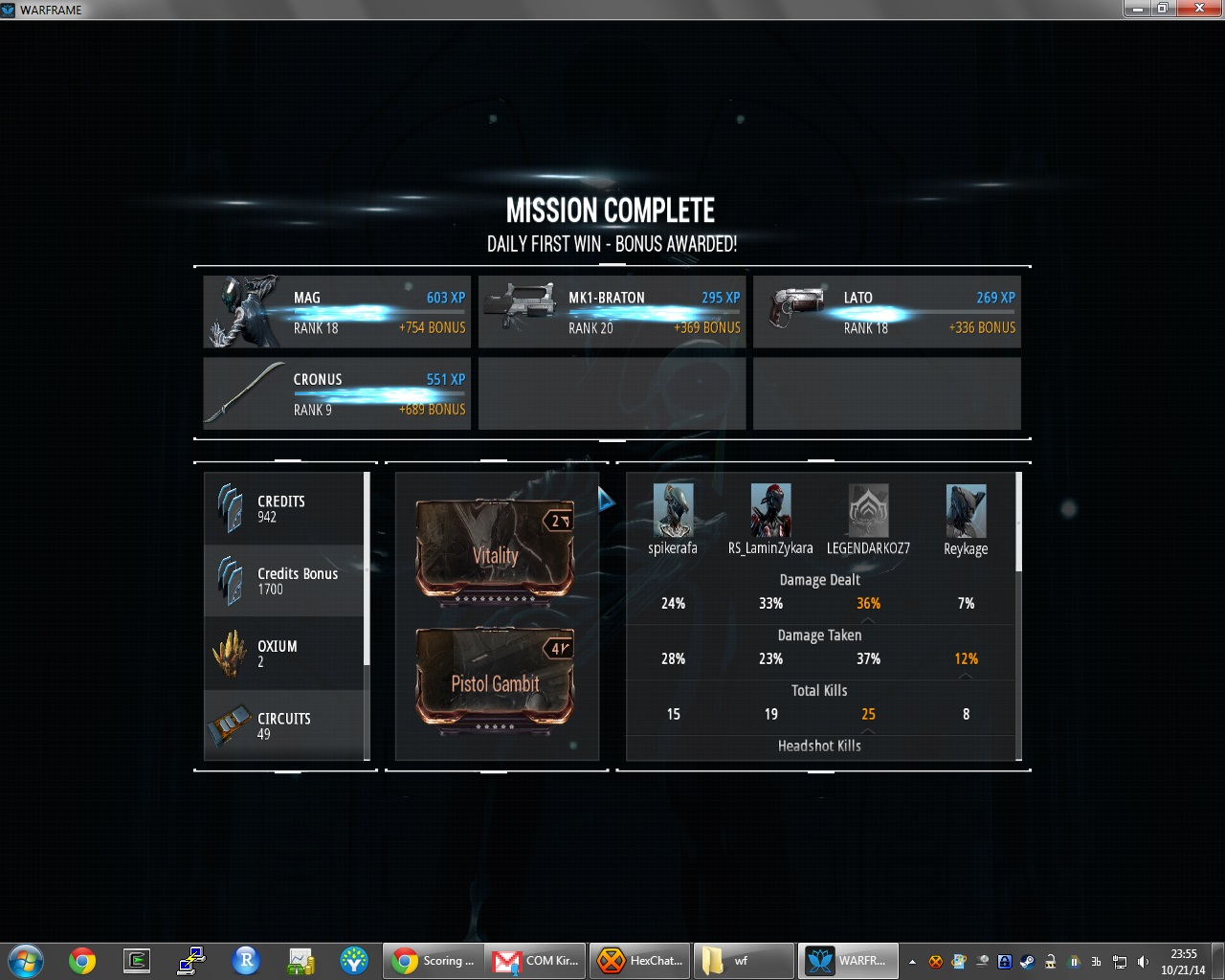
Task: Open the CRONUS melee XP panel
Action: [x=336, y=393]
